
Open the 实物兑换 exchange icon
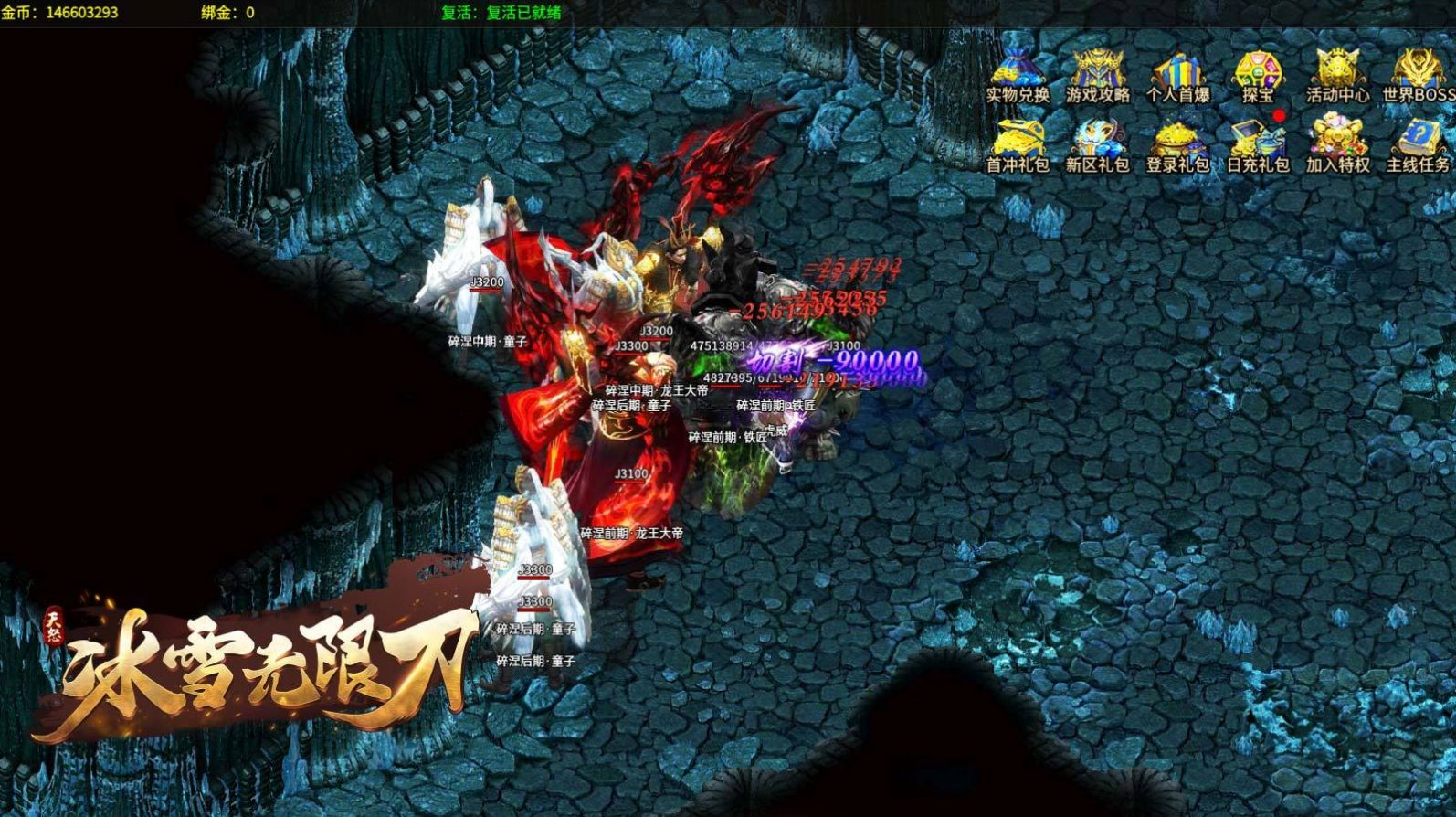pyautogui.click(x=1017, y=73)
